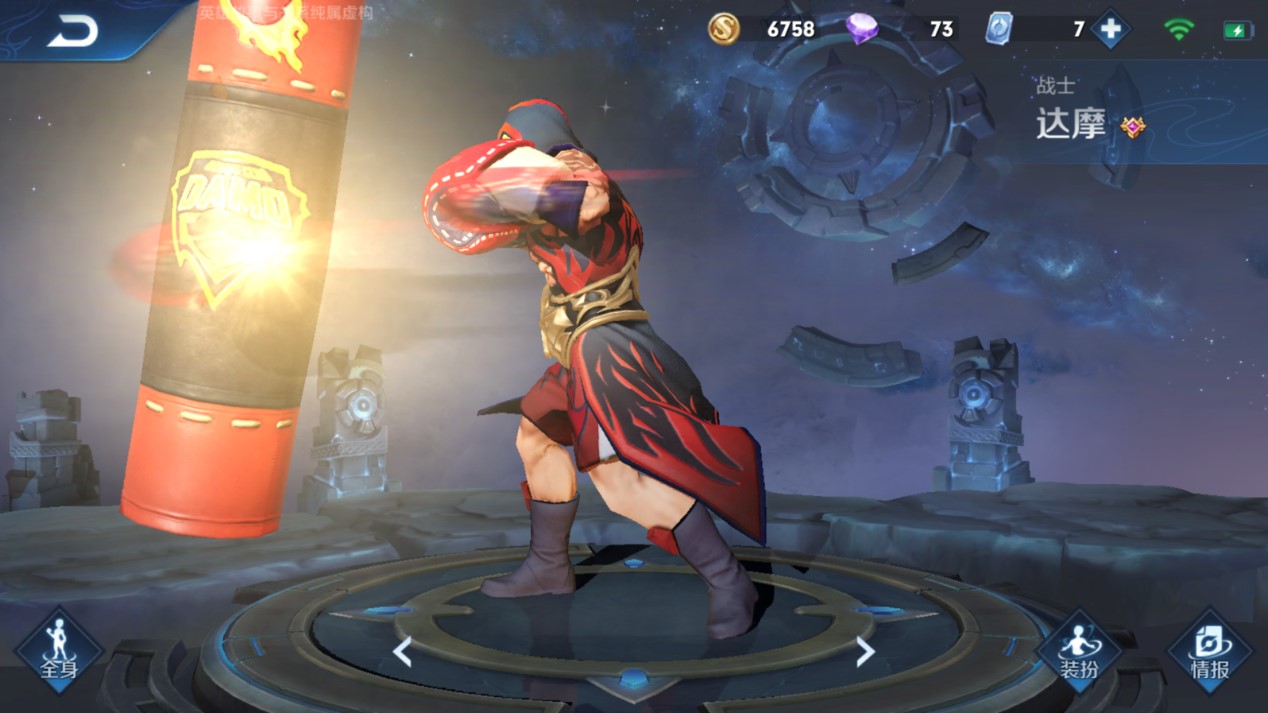Open the 装扮 skins menu
Image resolution: width=1268 pixels, height=713 pixels.
[x=1079, y=652]
